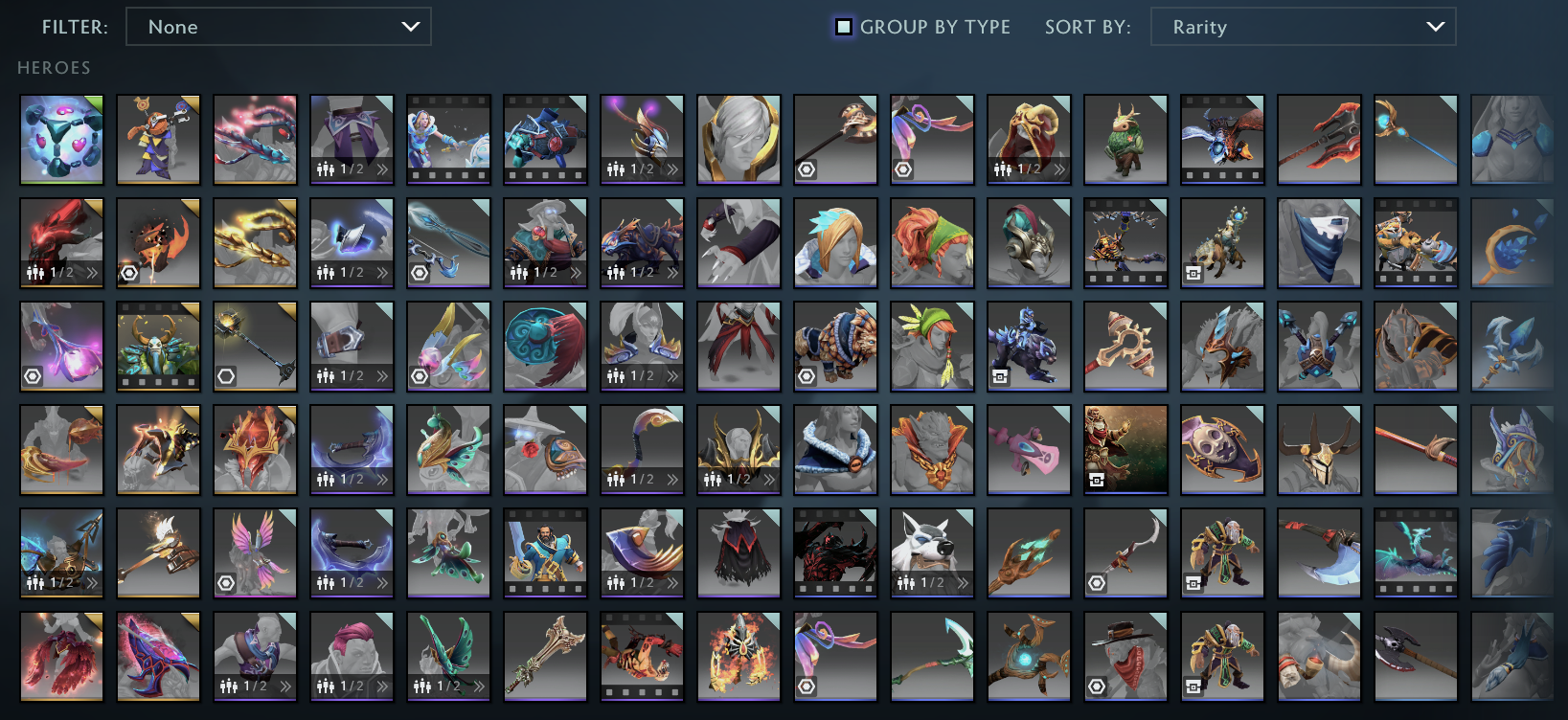Select the flaming Juggernaut item
Image resolution: width=1568 pixels, height=720 pixels.
point(739,656)
